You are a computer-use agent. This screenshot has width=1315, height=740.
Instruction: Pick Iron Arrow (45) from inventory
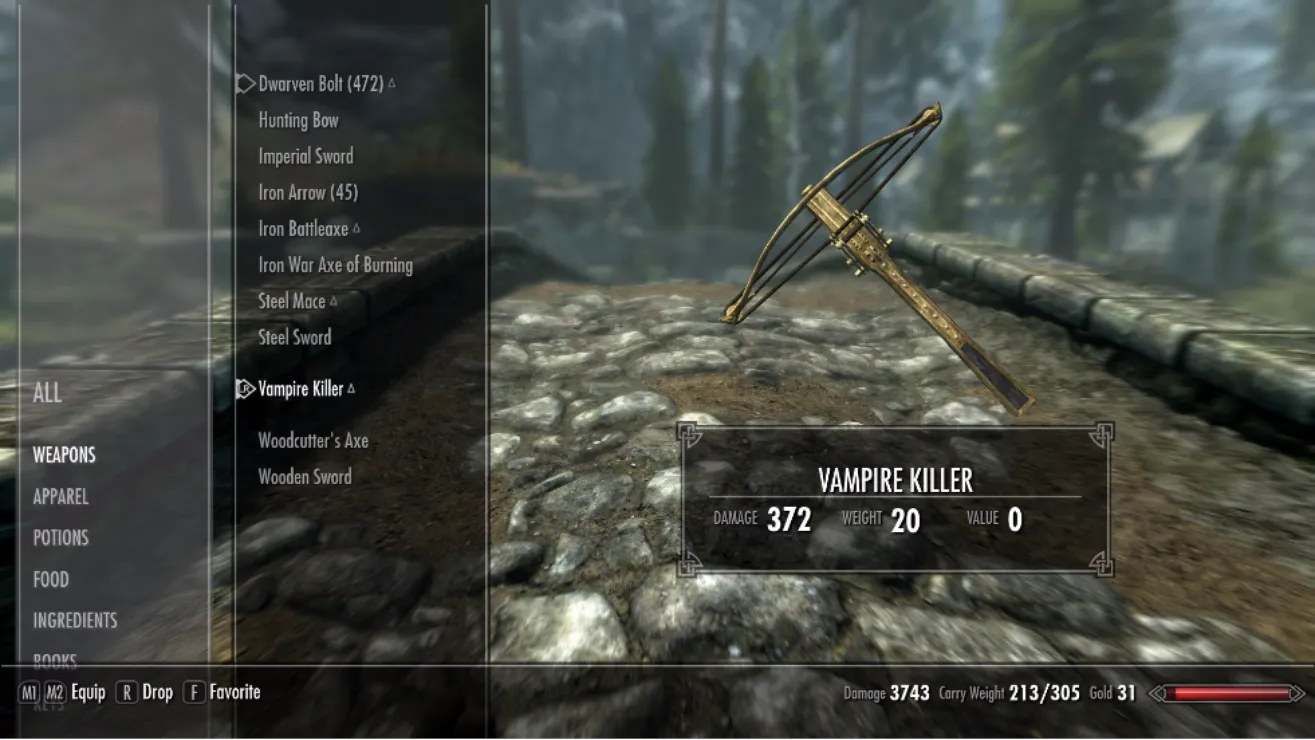308,192
